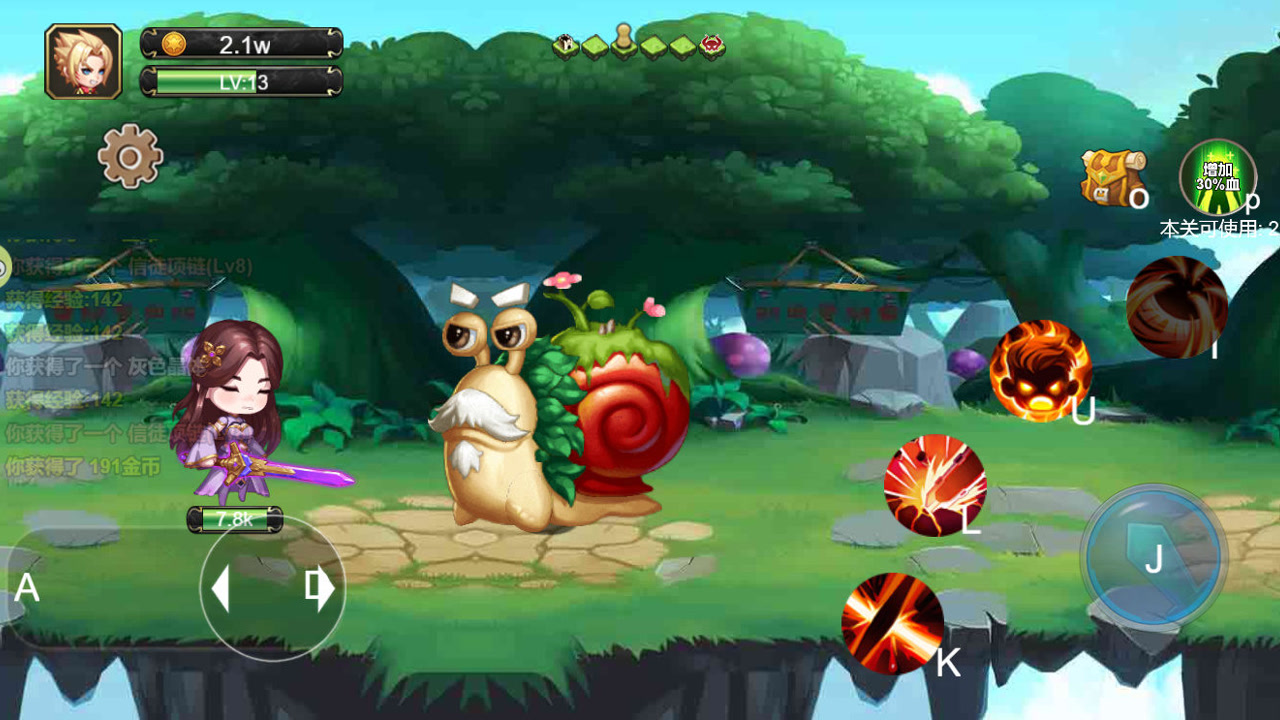This screenshot has width=1280, height=720.
Task: Cast the red lightning strike skill
Action: point(935,485)
